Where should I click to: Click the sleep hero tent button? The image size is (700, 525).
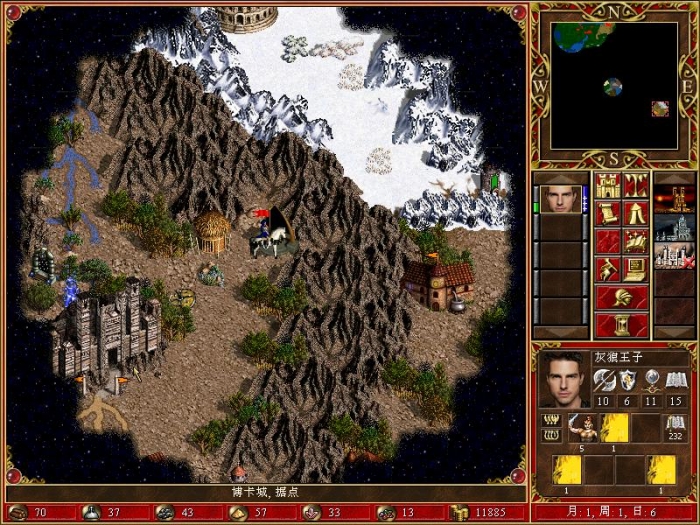point(637,213)
